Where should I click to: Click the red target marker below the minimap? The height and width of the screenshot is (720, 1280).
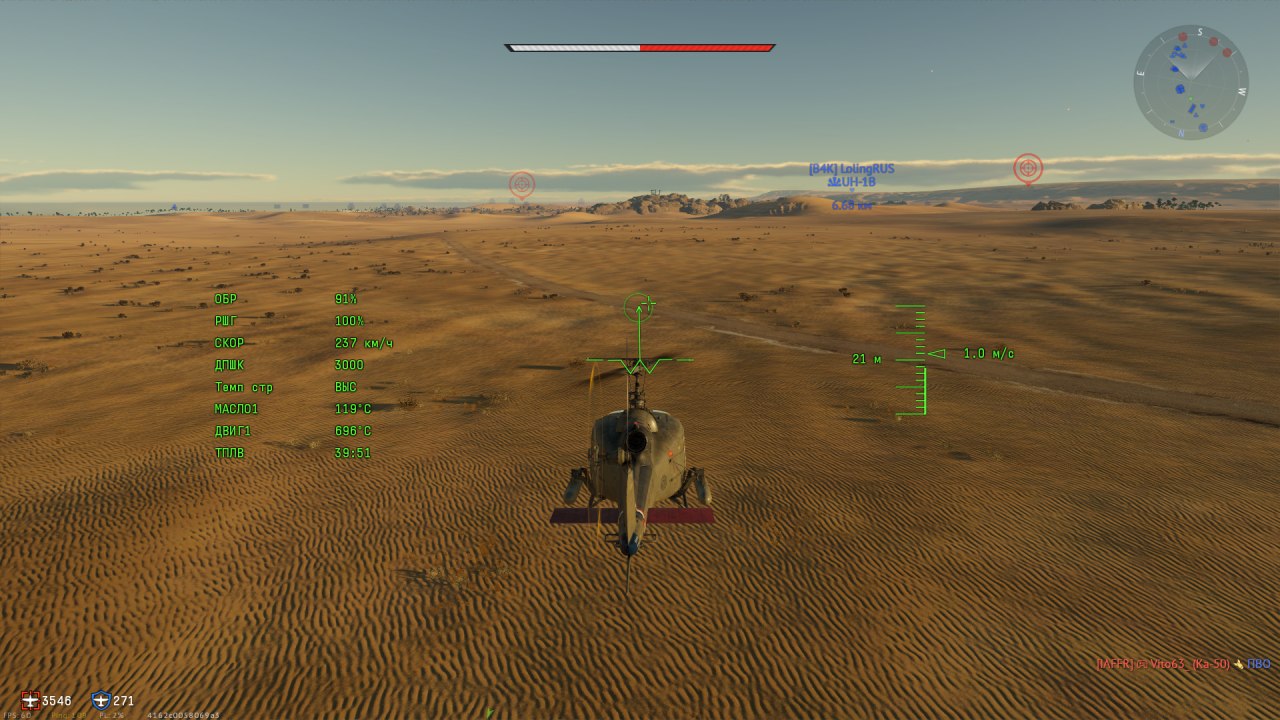1028,168
